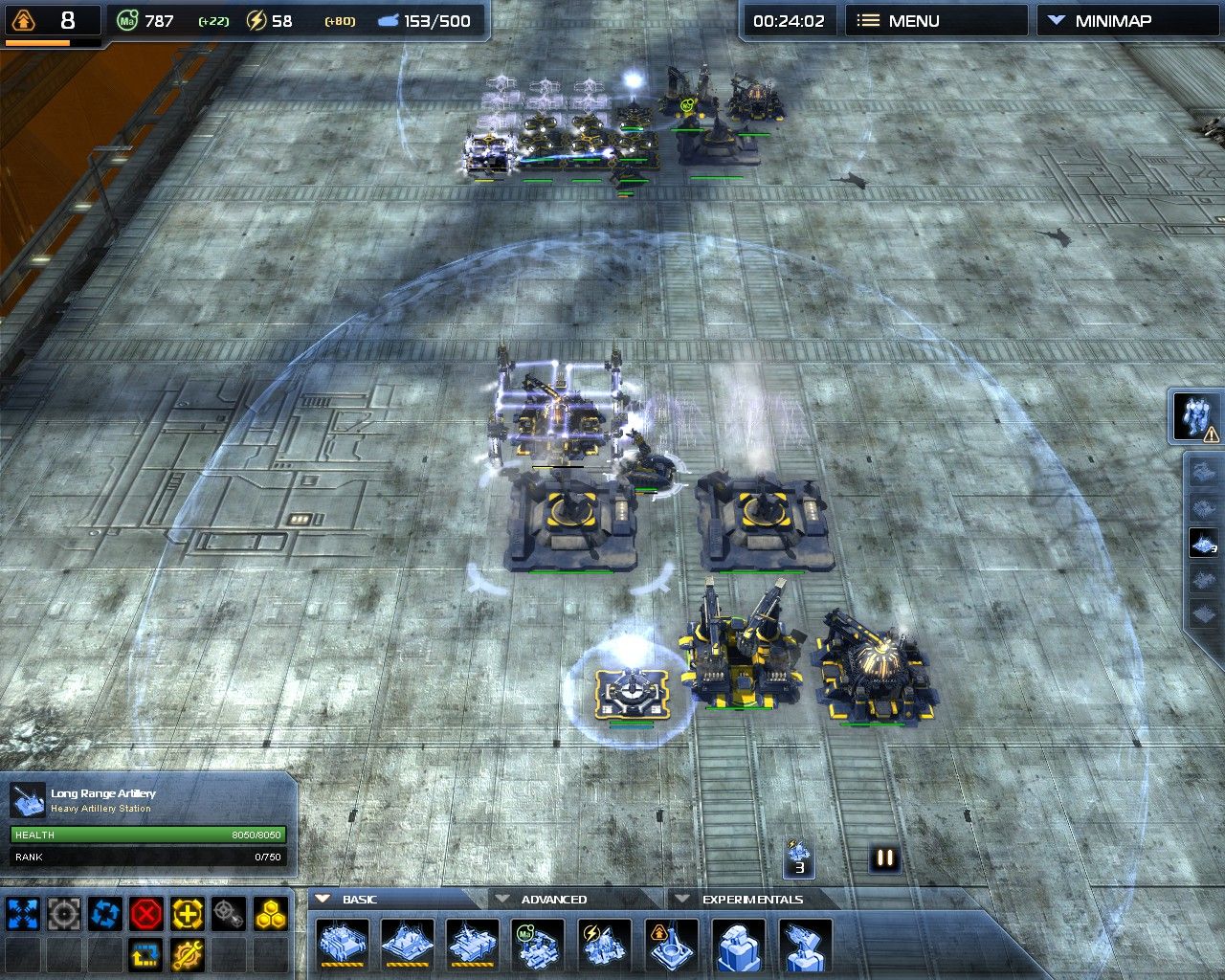
Task: Build the mass extractor structure
Action: 539,945
